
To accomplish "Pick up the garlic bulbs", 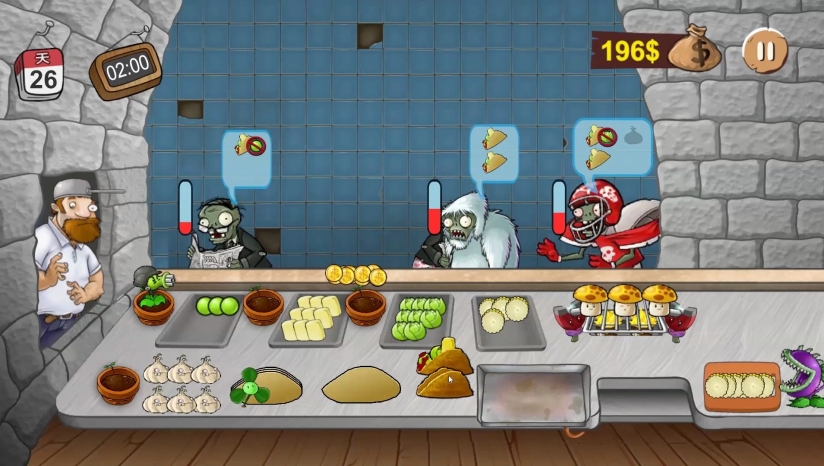I will click(181, 385).
